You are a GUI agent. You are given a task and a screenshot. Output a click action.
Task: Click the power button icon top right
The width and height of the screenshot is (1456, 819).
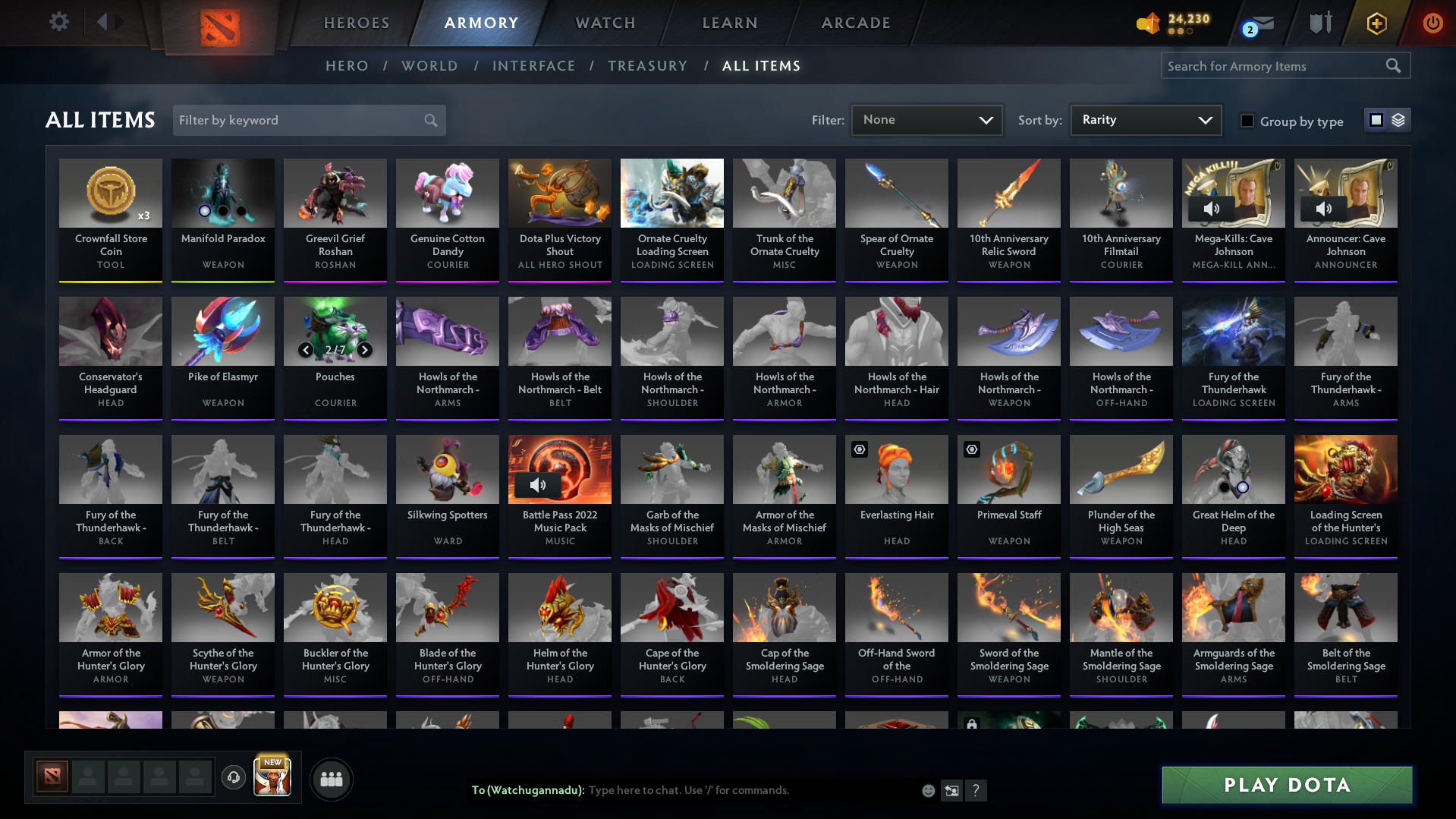(1432, 23)
